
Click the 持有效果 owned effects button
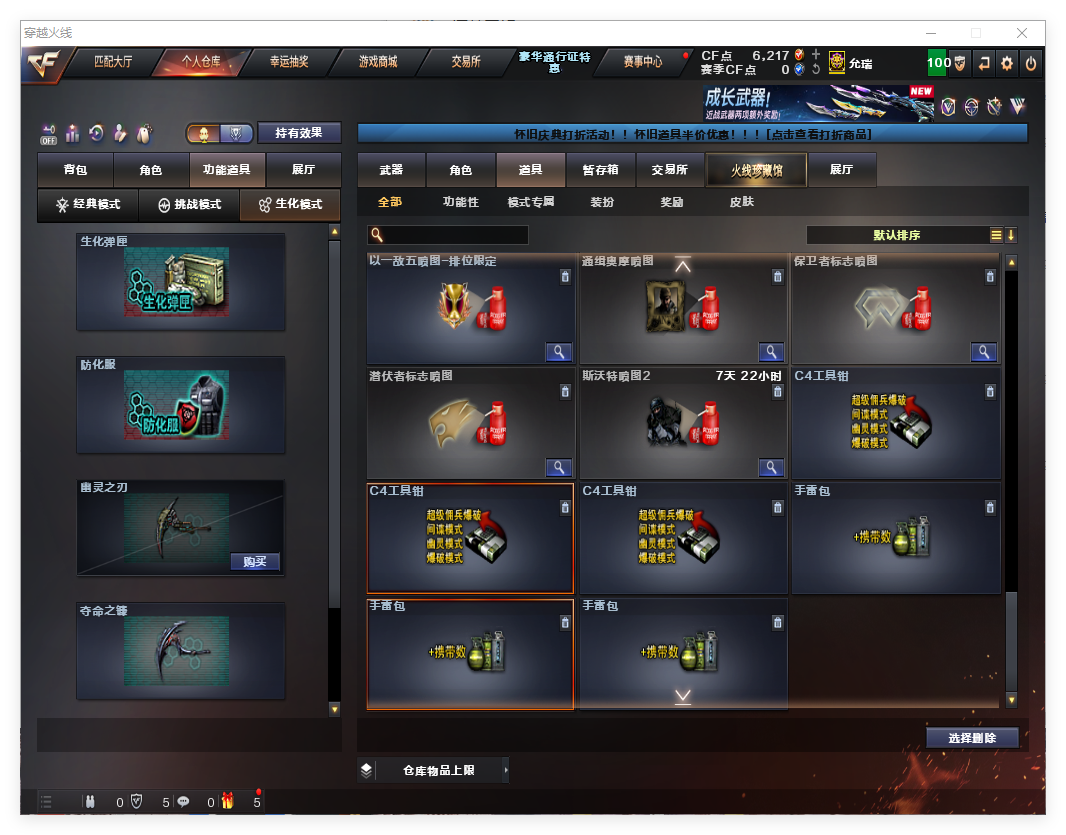point(299,133)
